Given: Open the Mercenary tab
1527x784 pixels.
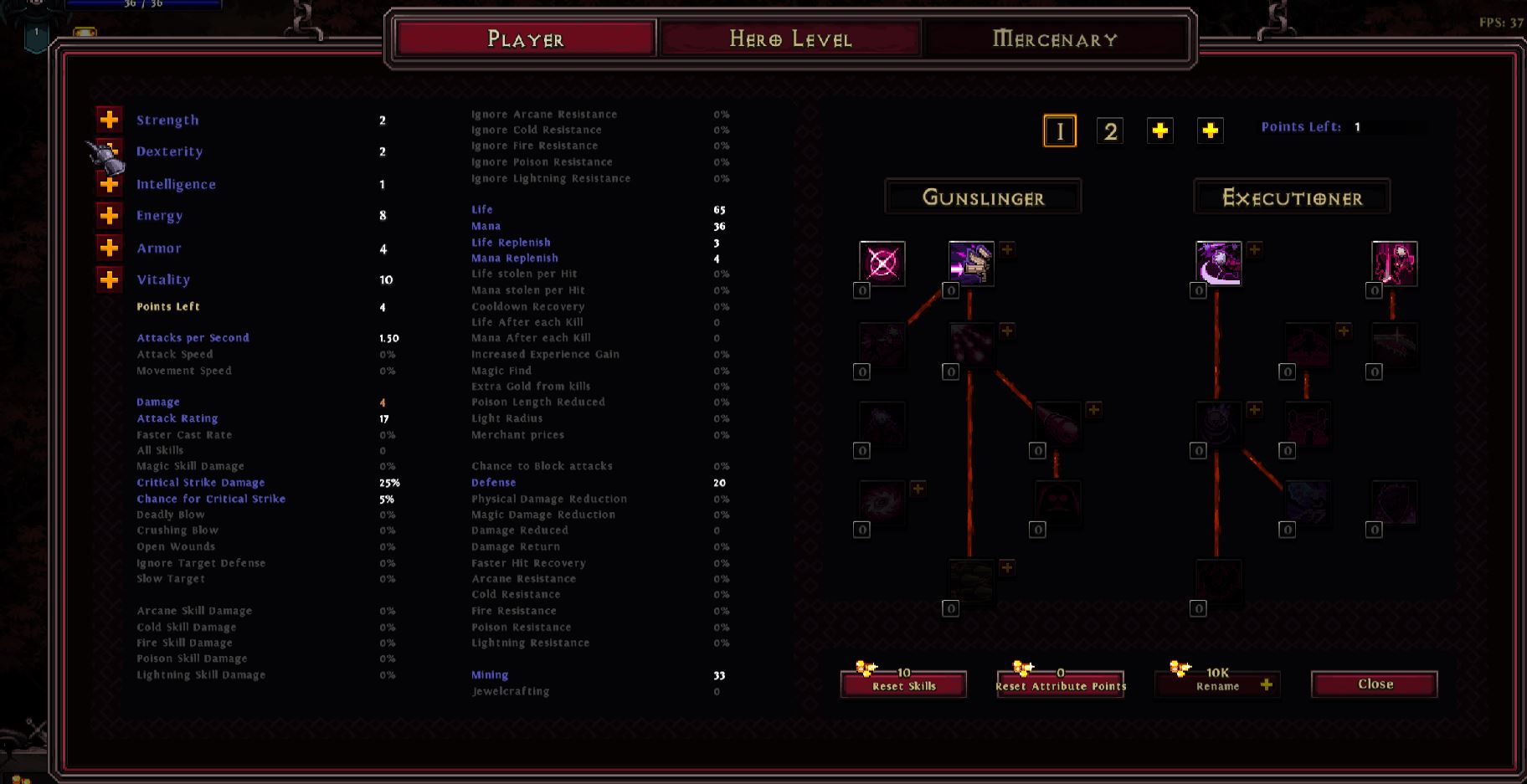Looking at the screenshot, I should coord(1055,38).
